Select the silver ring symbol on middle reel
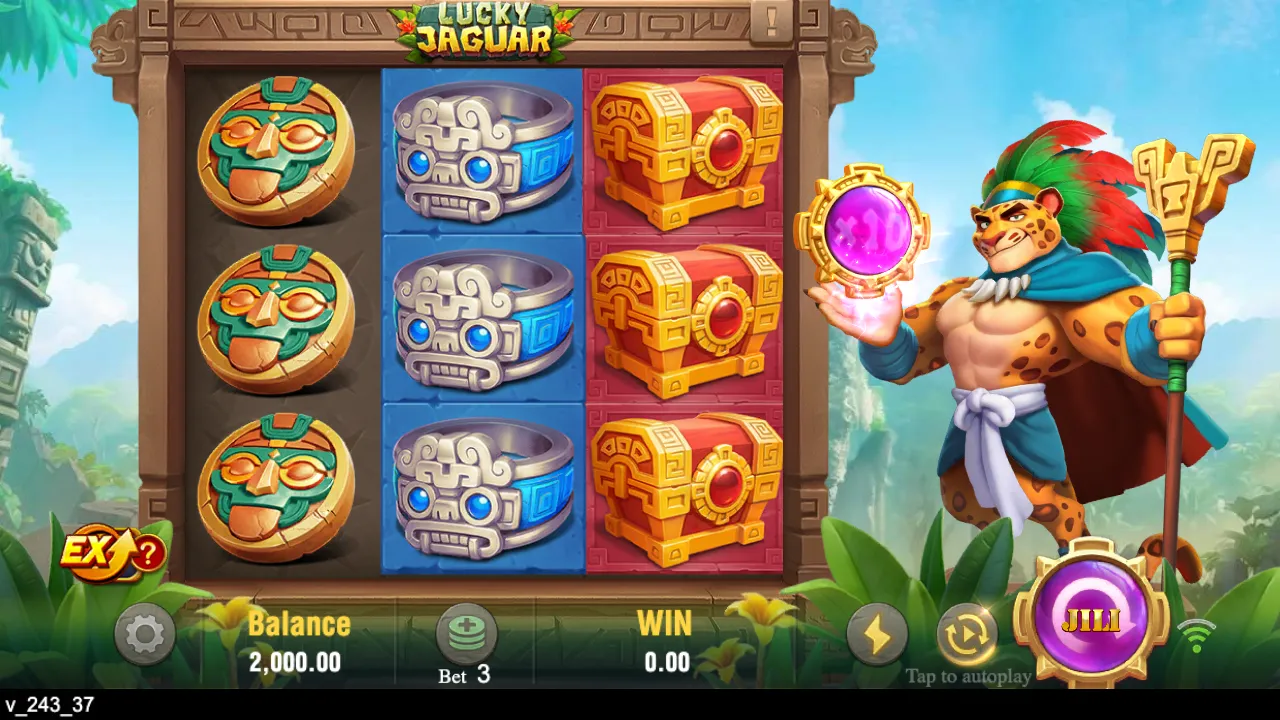This screenshot has height=720, width=1280. [483, 320]
